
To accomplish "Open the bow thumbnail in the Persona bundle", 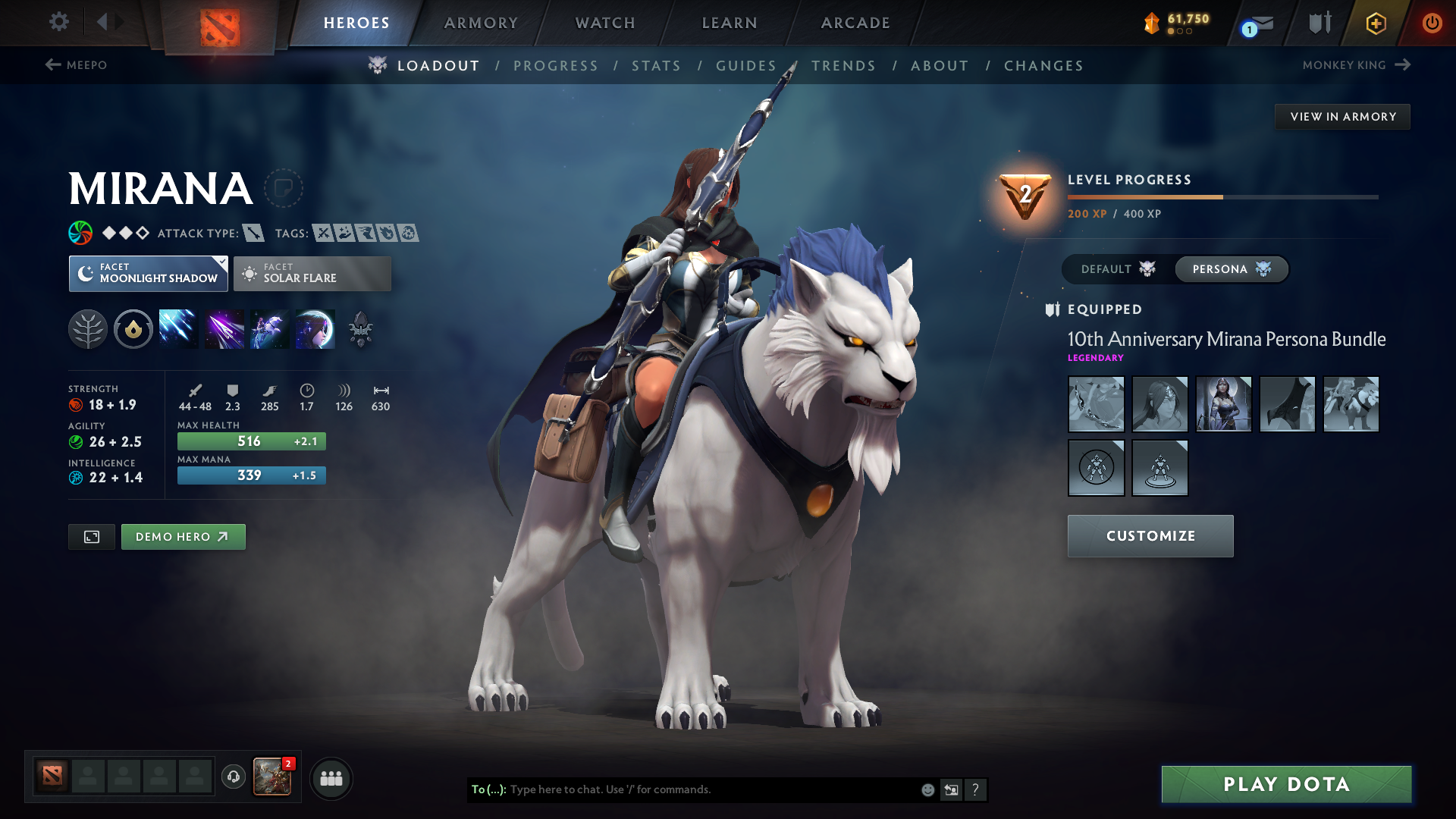I will 1096,404.
